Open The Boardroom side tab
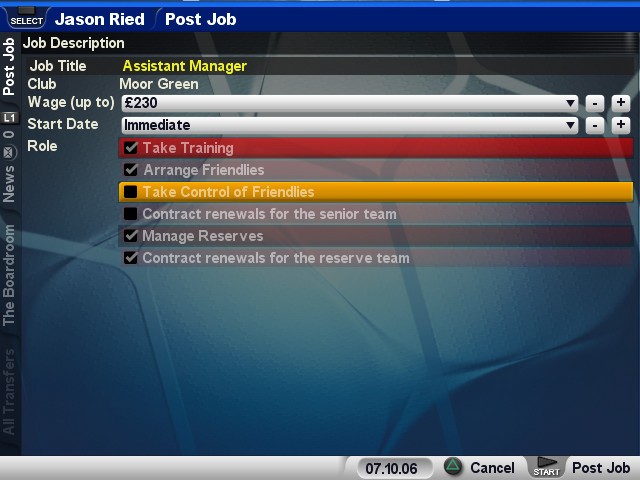Viewport: 640px width, 480px height. (9, 275)
